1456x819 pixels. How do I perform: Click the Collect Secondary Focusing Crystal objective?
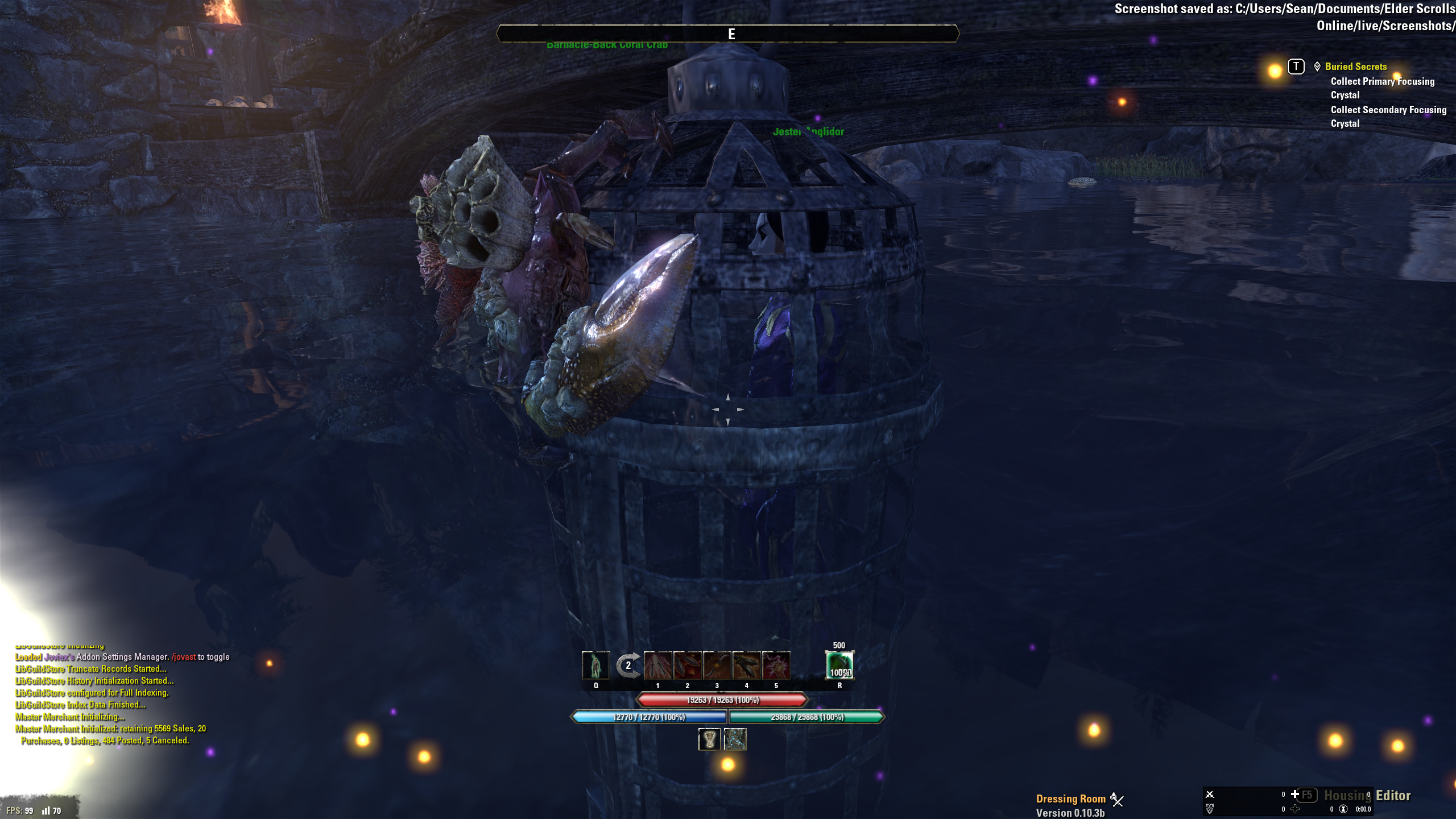[x=1388, y=117]
